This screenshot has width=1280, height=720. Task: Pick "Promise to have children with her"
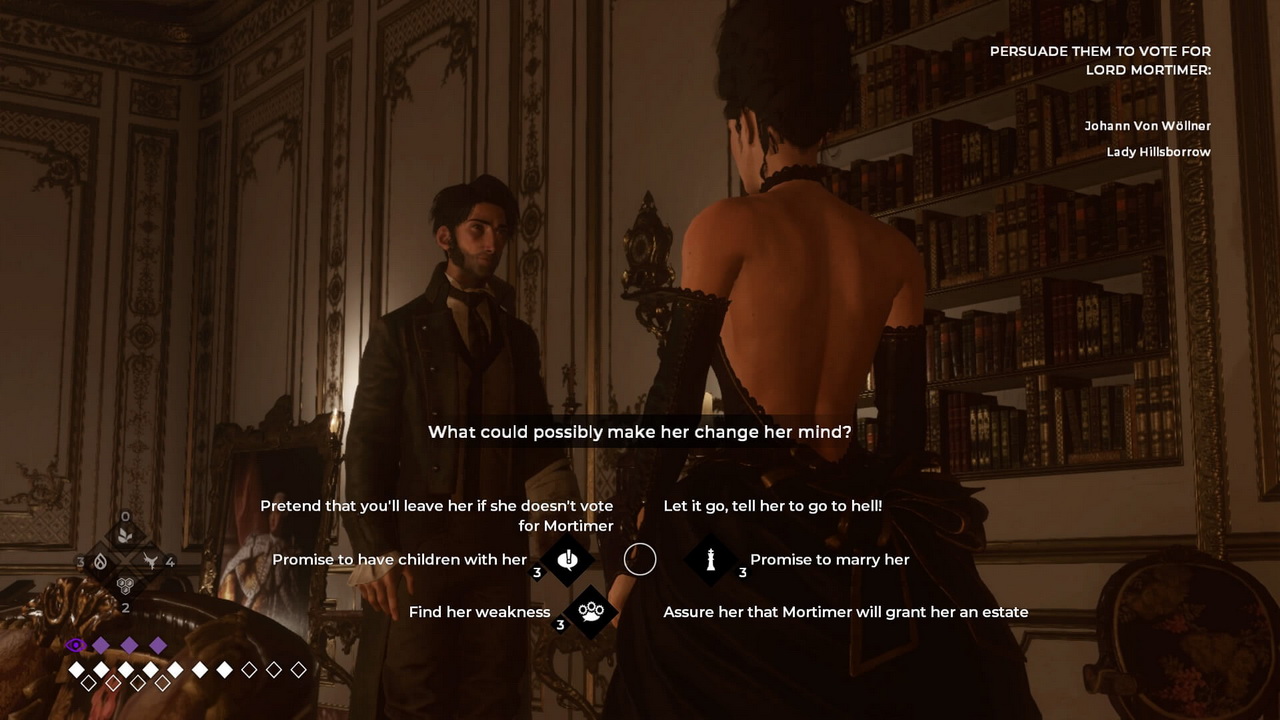tap(399, 560)
